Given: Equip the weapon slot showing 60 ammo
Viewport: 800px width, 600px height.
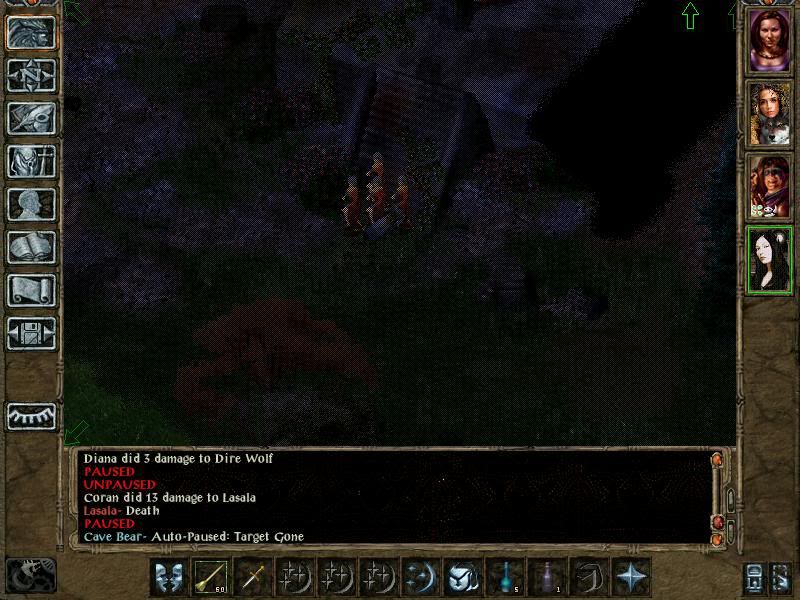Looking at the screenshot, I should point(212,577).
